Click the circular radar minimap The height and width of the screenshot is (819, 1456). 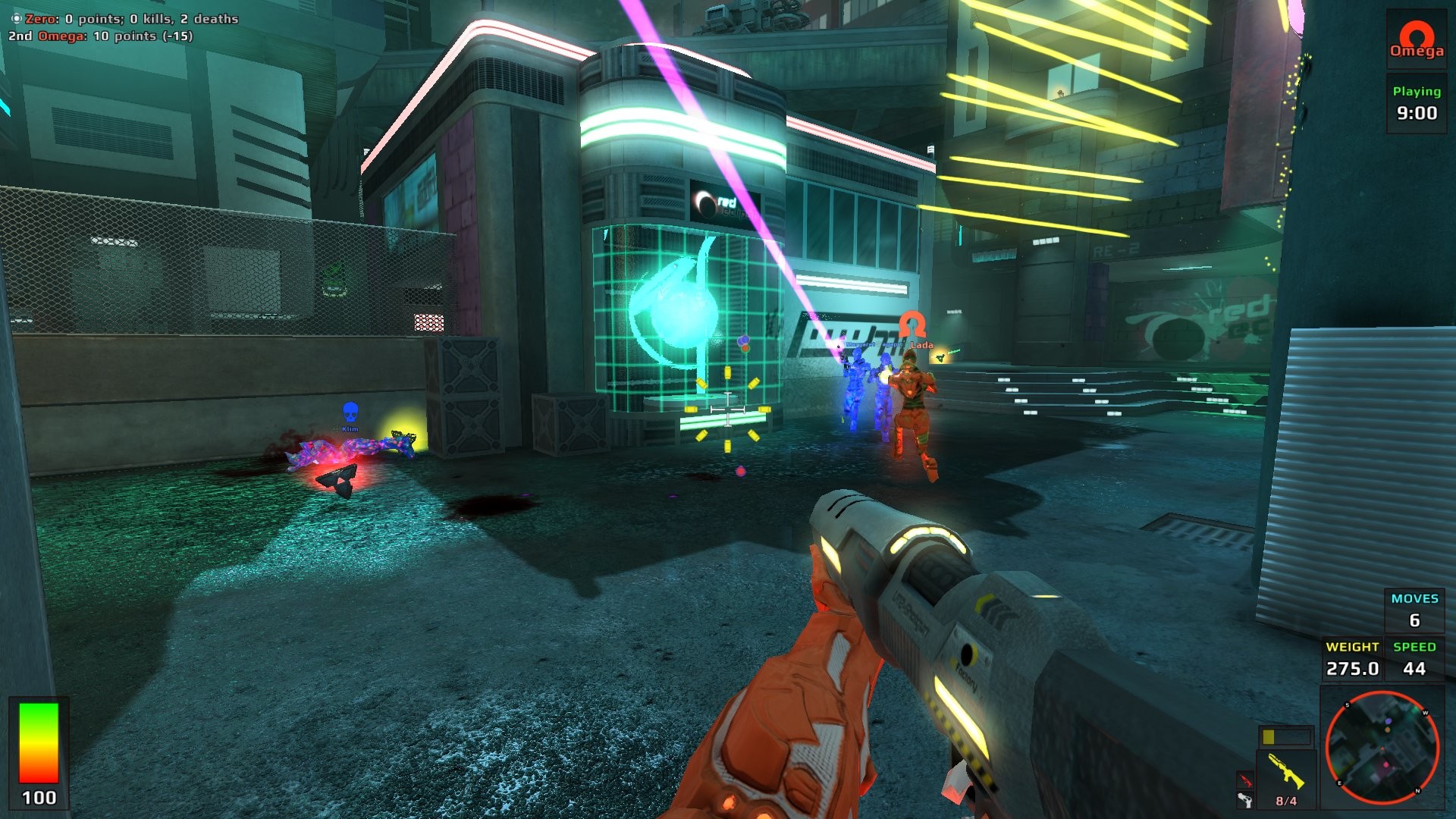click(1382, 748)
